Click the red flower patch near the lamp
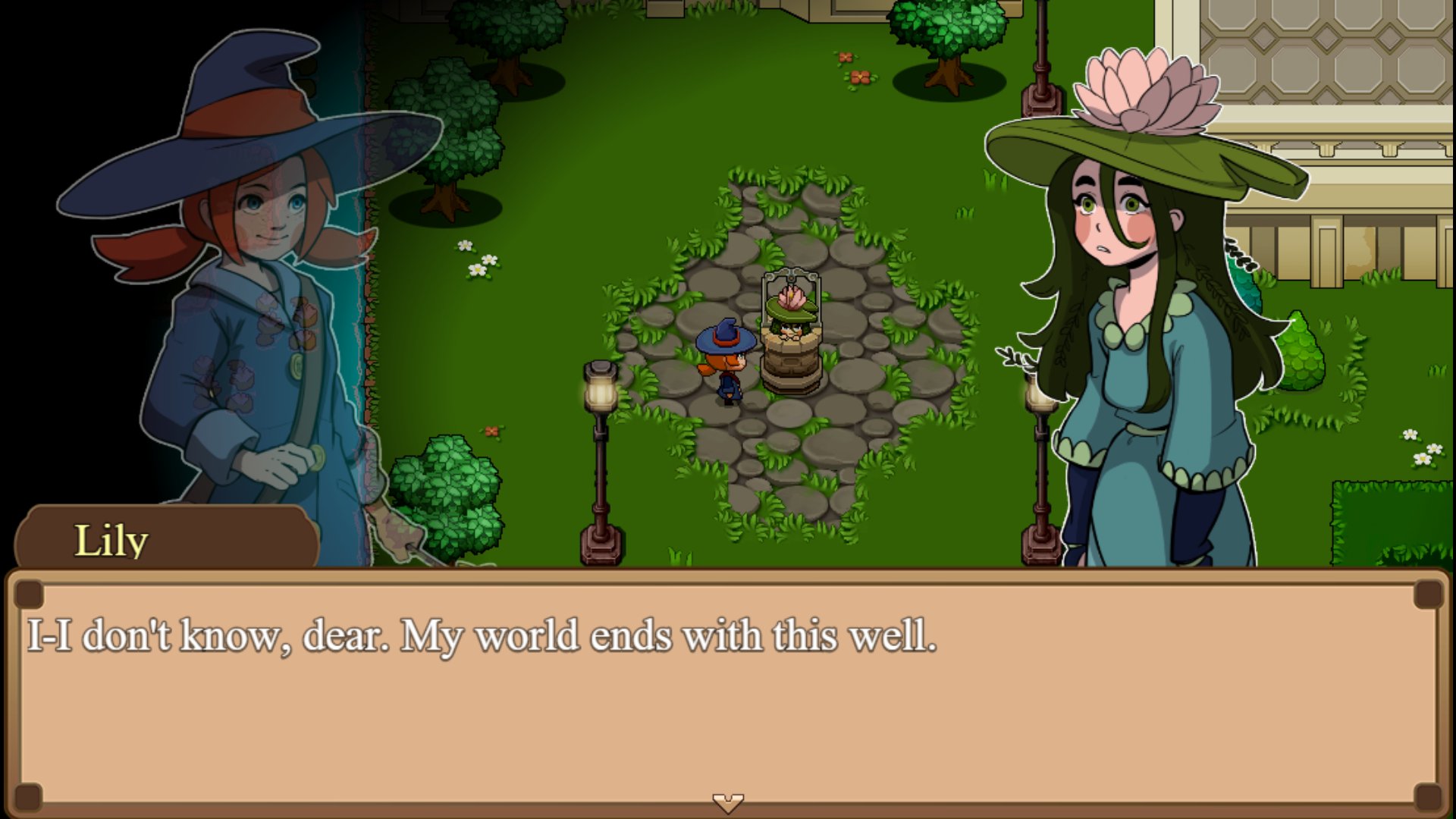 click(x=493, y=432)
